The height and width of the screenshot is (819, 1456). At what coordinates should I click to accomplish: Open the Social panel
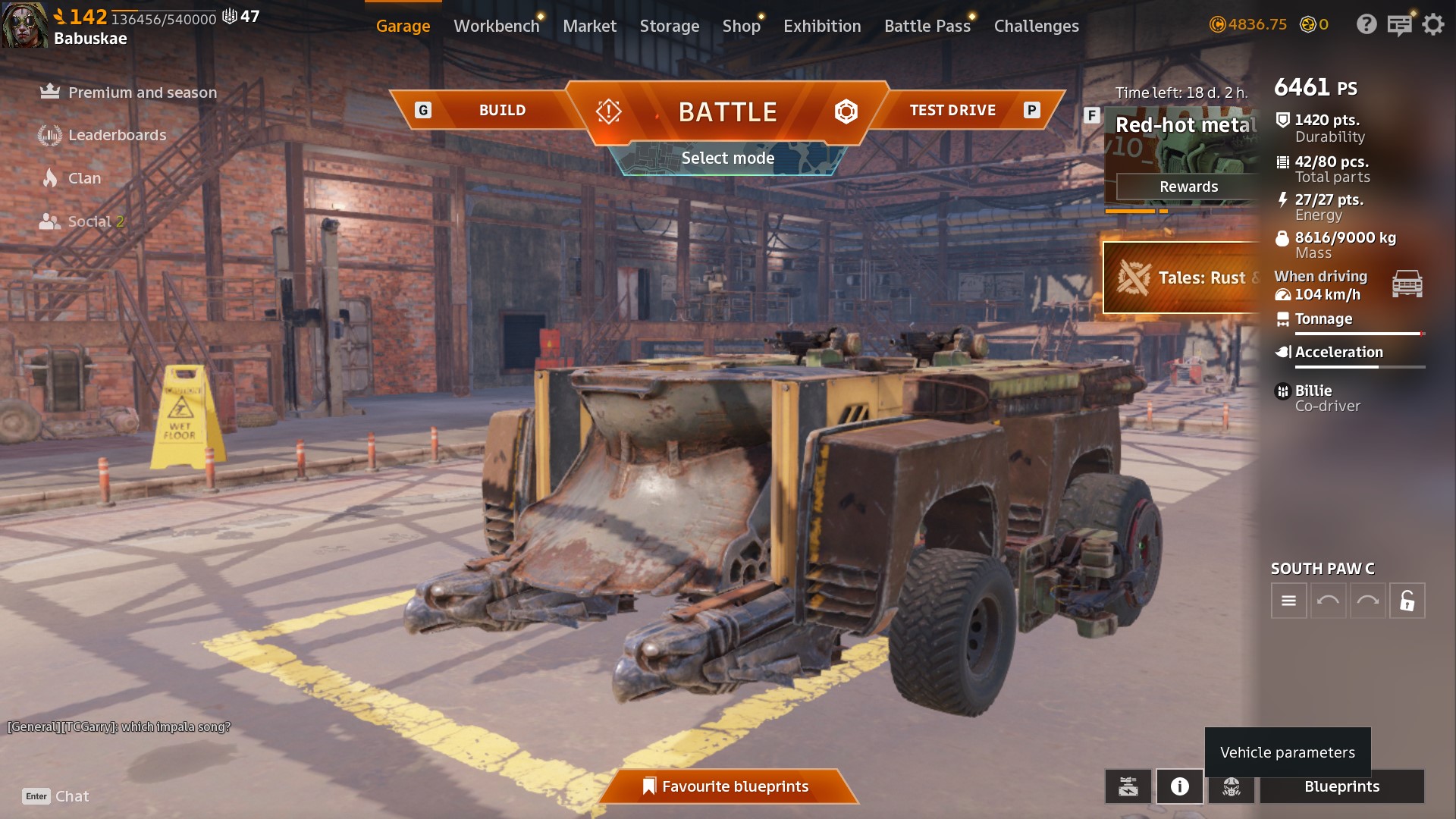tap(89, 221)
